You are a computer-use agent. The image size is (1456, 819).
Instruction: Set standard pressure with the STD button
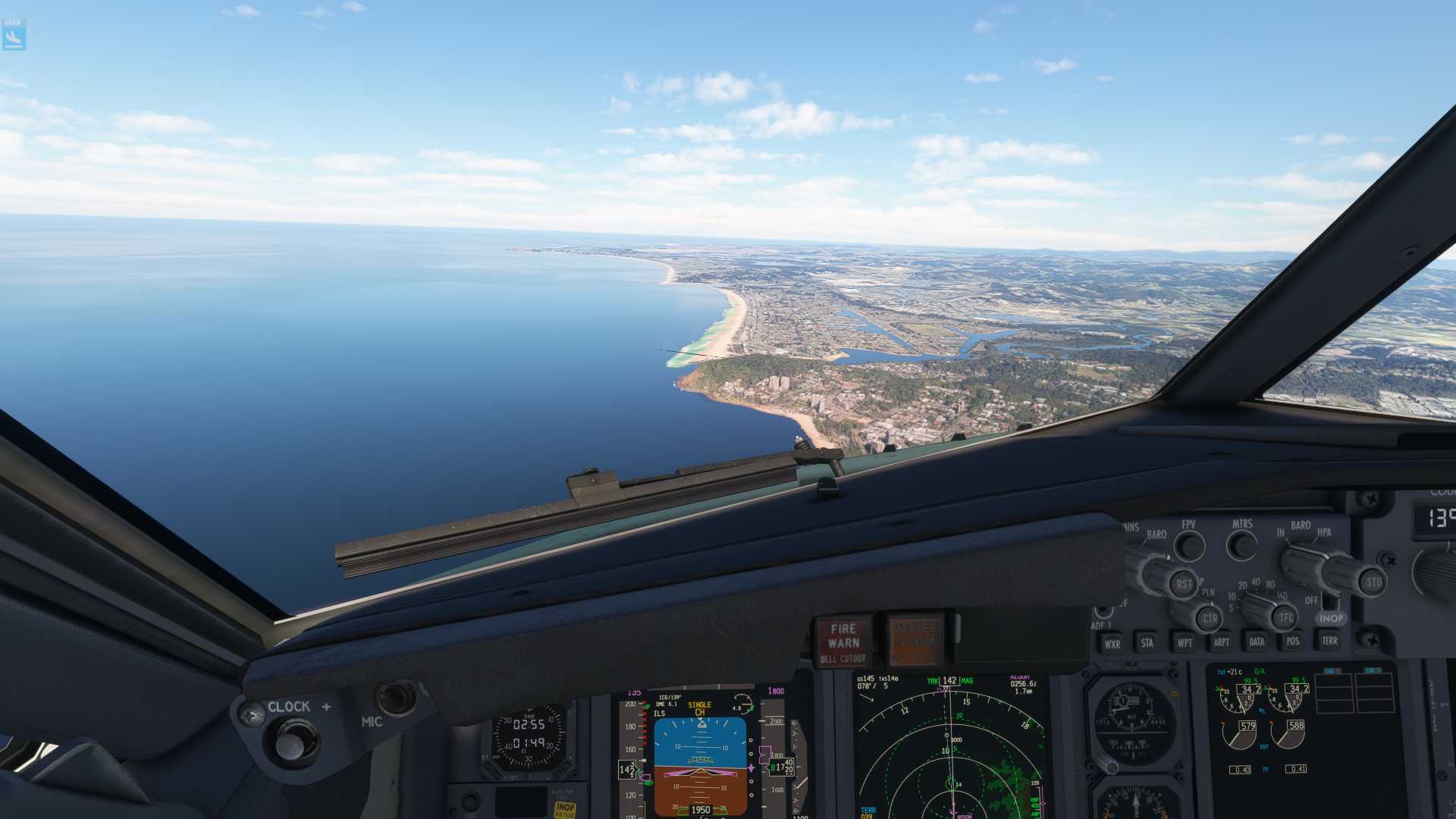click(1373, 582)
